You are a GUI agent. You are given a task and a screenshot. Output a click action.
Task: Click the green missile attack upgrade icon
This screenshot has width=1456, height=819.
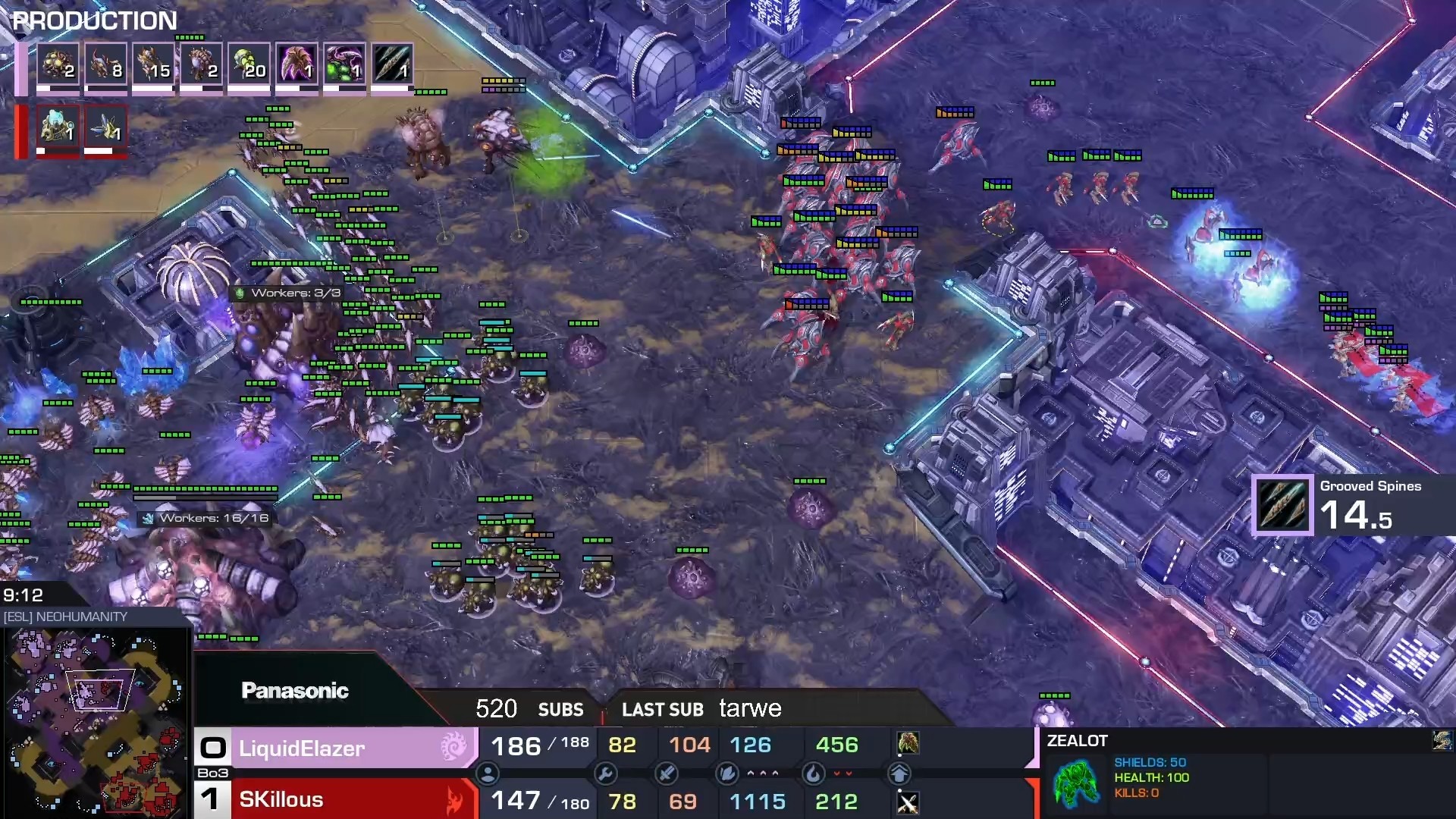click(x=344, y=64)
